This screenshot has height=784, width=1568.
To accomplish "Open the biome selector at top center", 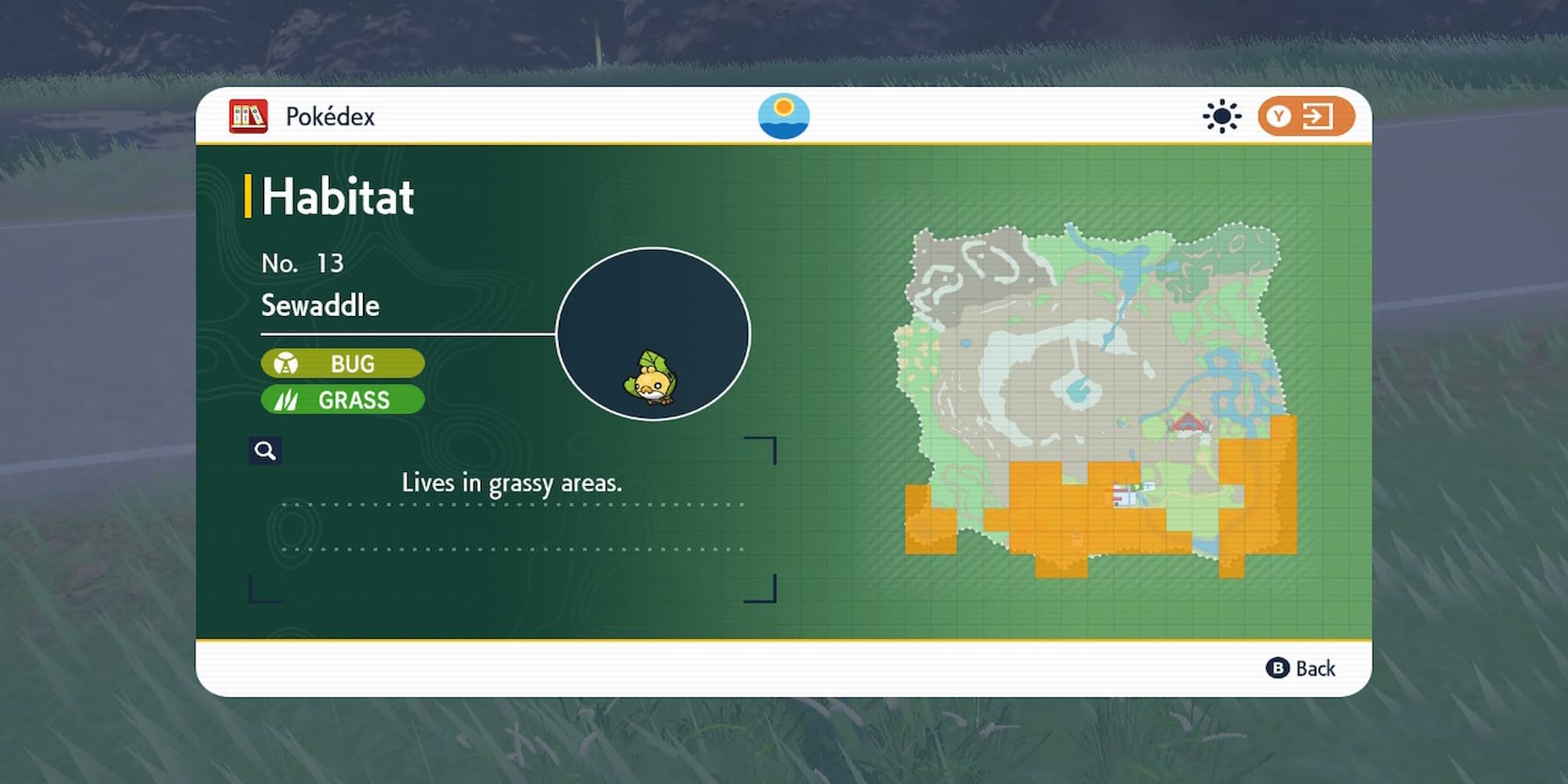I will coord(783,116).
